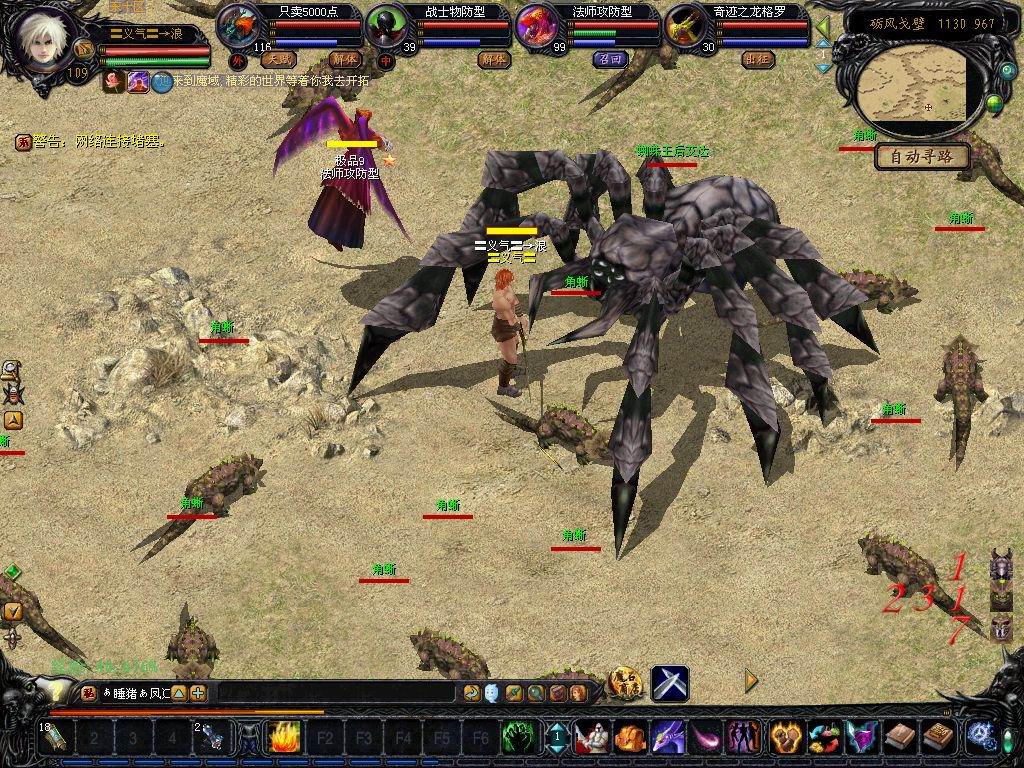Click the 自动寻路 auto-pathfinding button
The width and height of the screenshot is (1024, 768).
923,156
